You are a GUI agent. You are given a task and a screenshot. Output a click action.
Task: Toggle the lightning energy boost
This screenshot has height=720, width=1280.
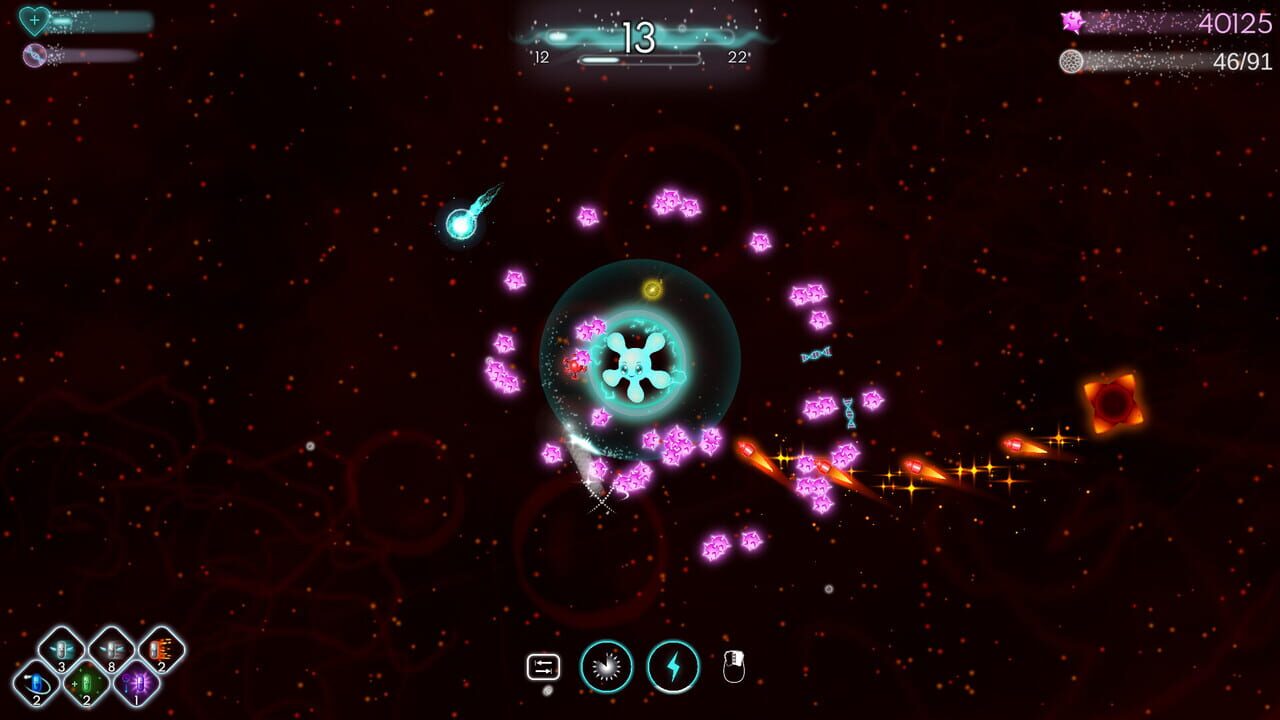coord(673,667)
